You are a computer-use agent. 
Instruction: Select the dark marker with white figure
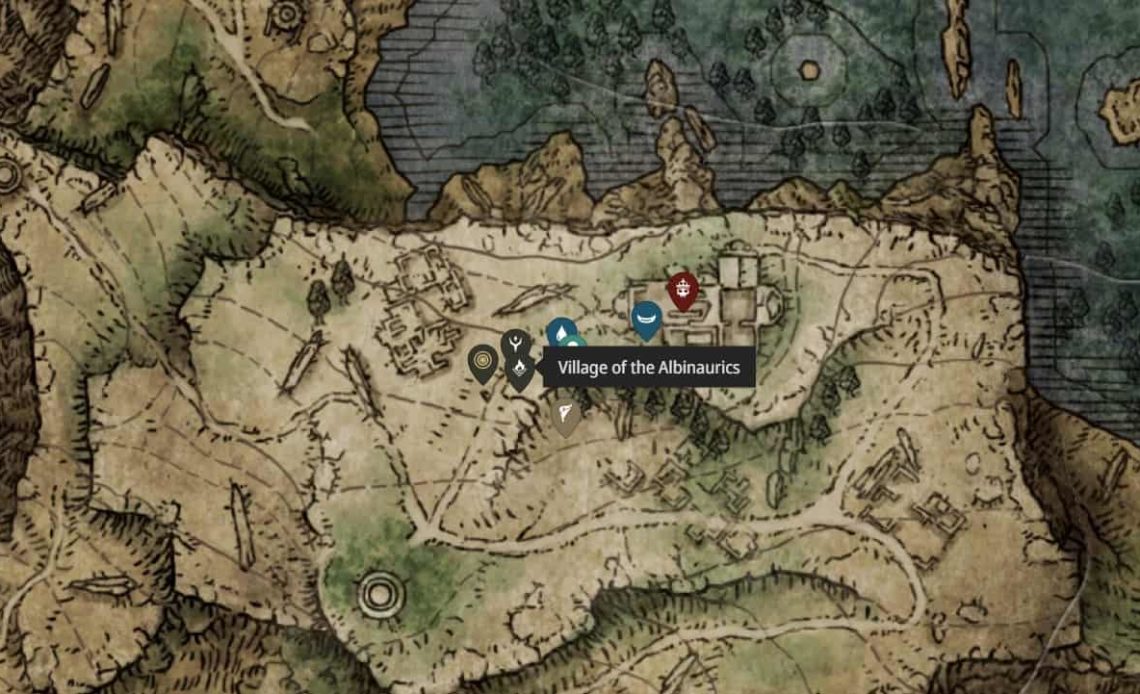pyautogui.click(x=515, y=343)
